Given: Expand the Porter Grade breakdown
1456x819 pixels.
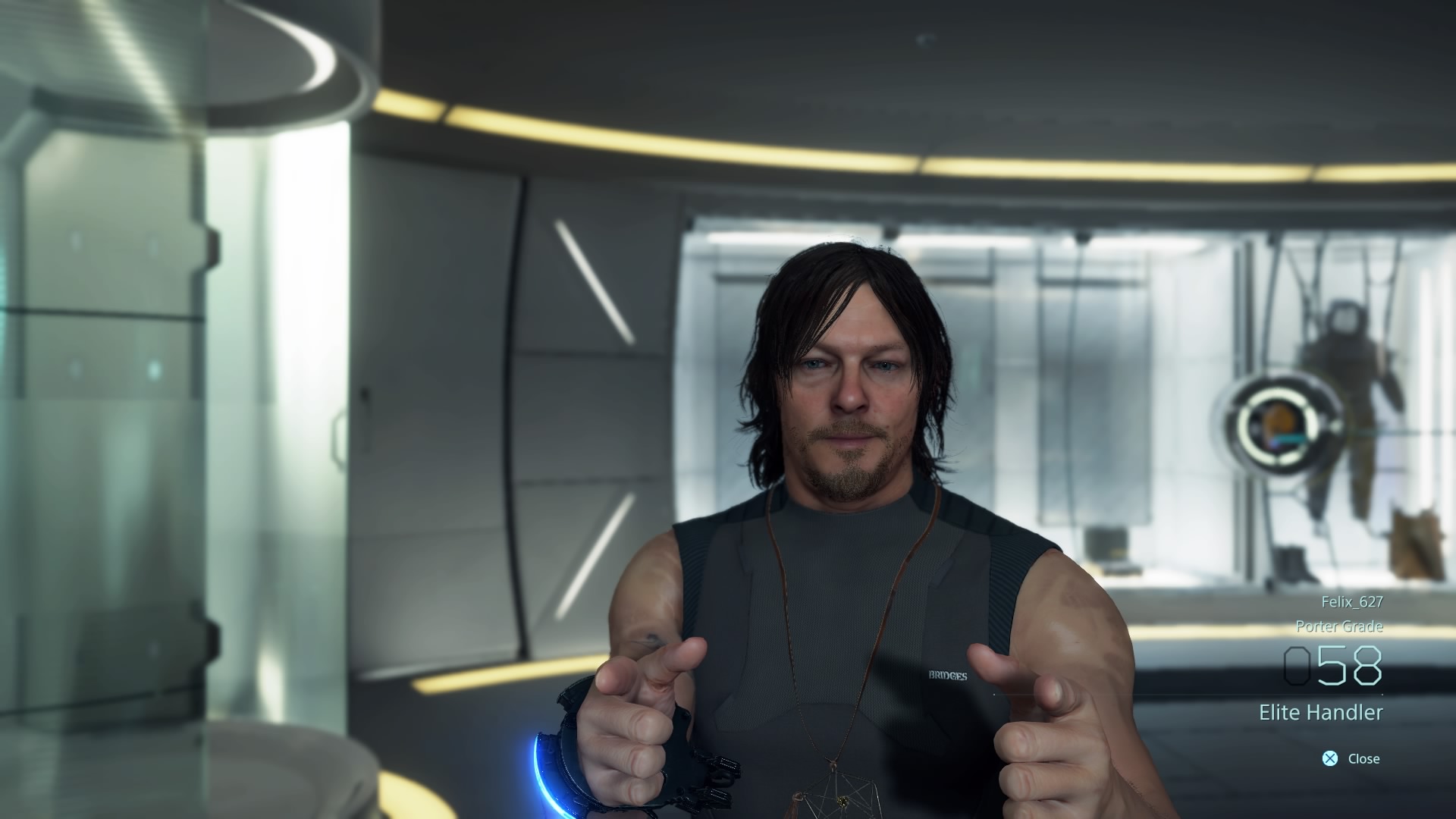Looking at the screenshot, I should tap(1341, 627).
